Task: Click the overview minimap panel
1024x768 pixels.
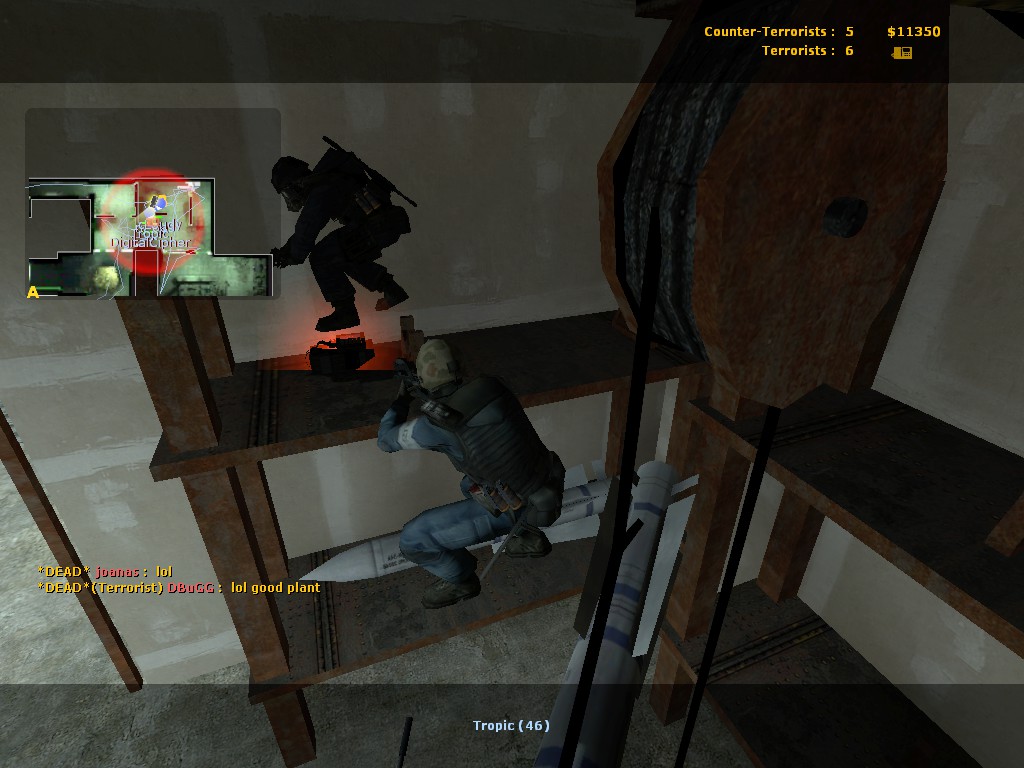Action: pos(152,204)
